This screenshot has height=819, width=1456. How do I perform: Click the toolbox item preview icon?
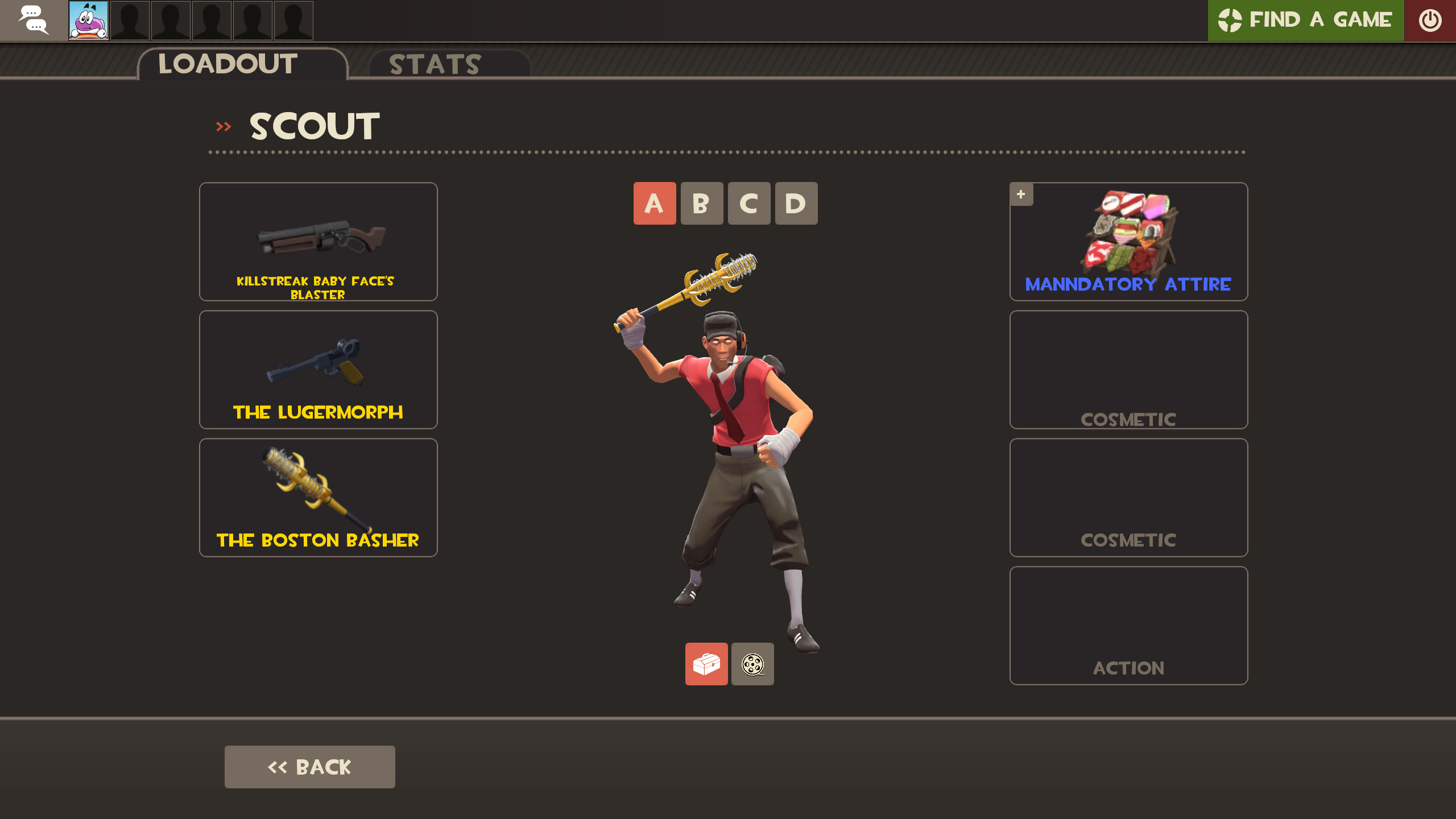706,665
